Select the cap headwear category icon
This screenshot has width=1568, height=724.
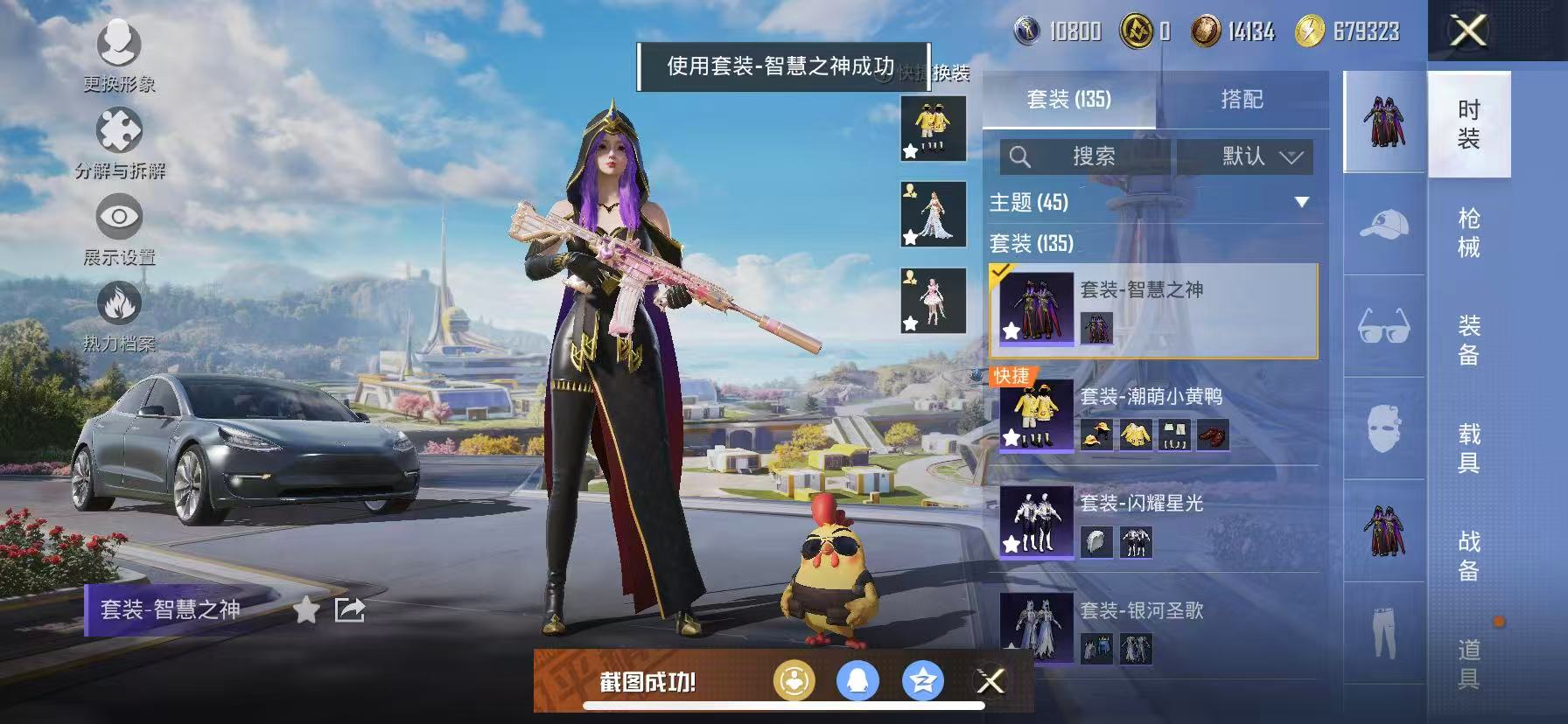click(x=1384, y=225)
